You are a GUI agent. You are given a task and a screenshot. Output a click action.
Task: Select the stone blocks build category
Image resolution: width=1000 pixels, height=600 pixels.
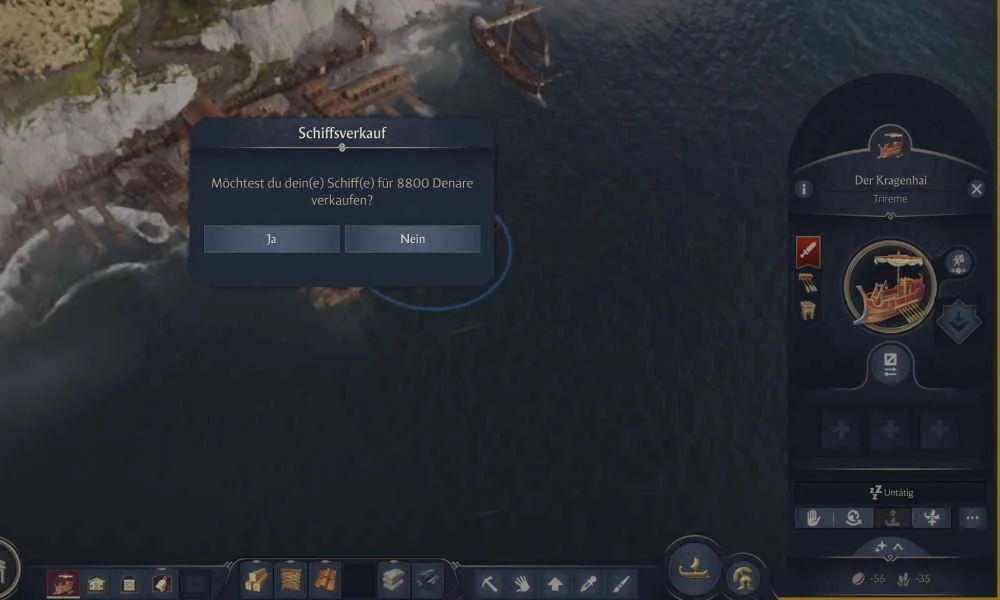pos(394,579)
